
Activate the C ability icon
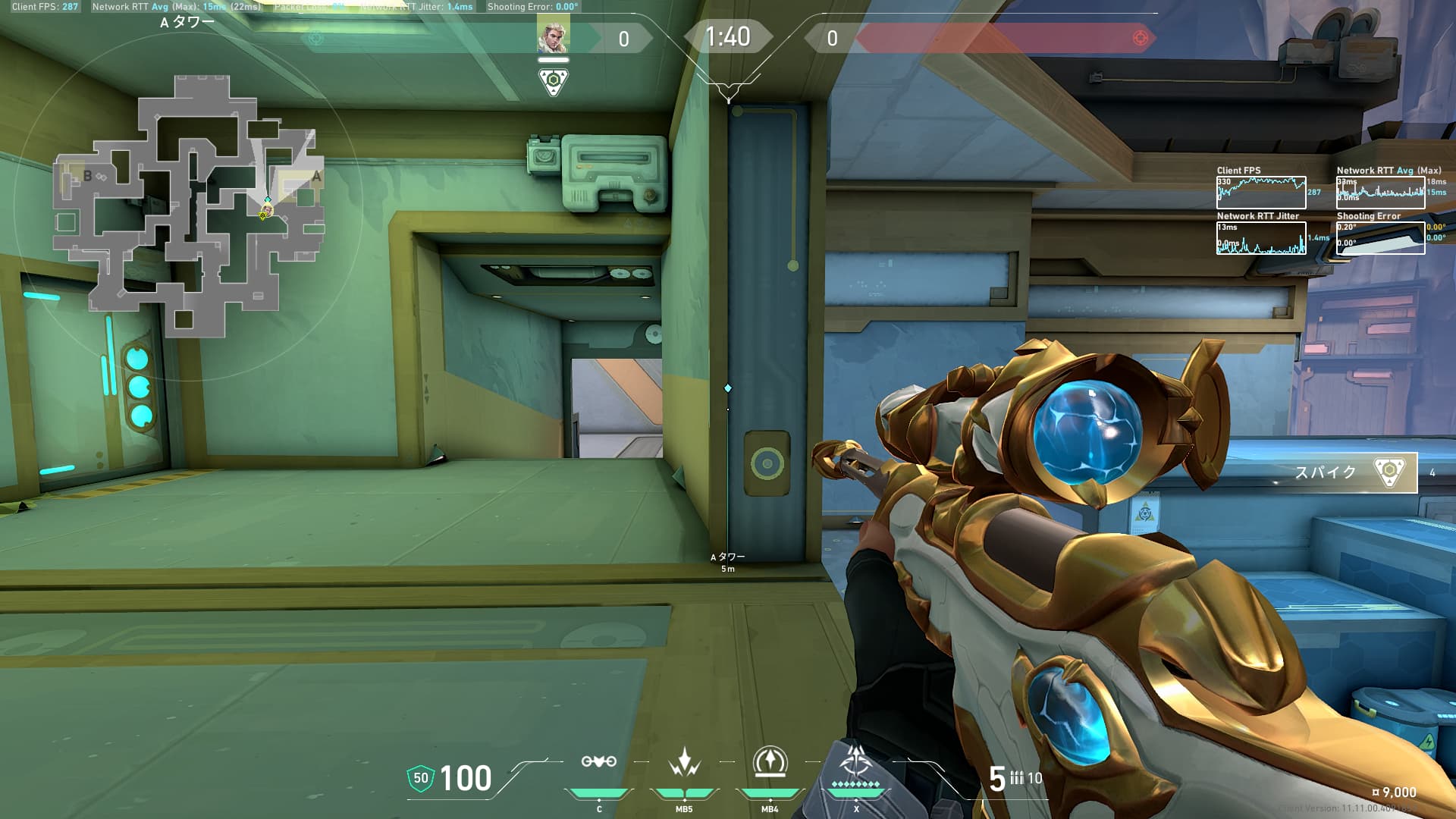(598, 762)
